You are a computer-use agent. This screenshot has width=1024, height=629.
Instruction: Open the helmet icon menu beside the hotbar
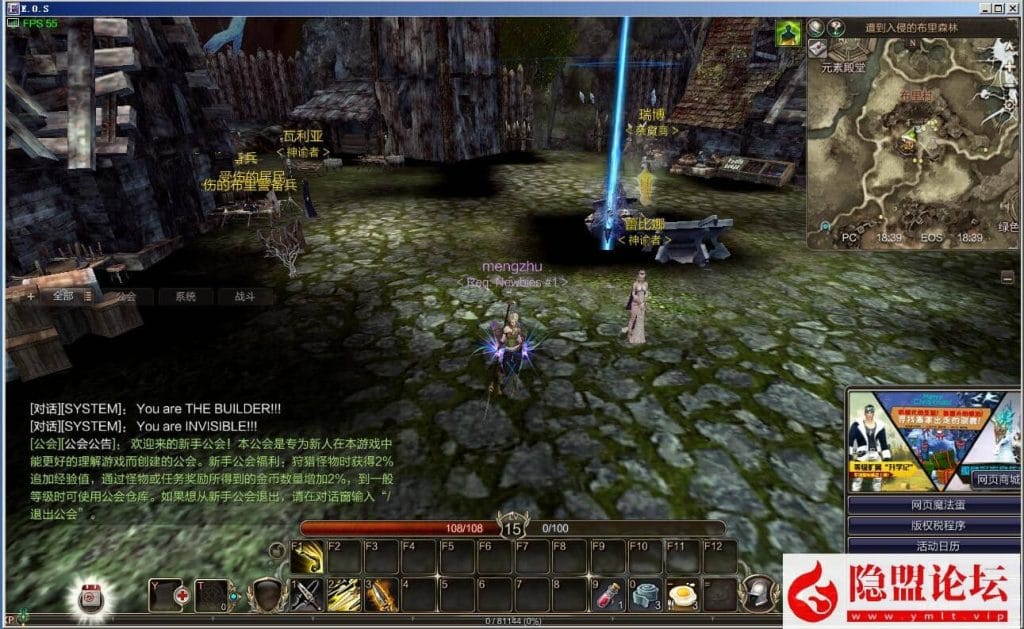[760, 592]
